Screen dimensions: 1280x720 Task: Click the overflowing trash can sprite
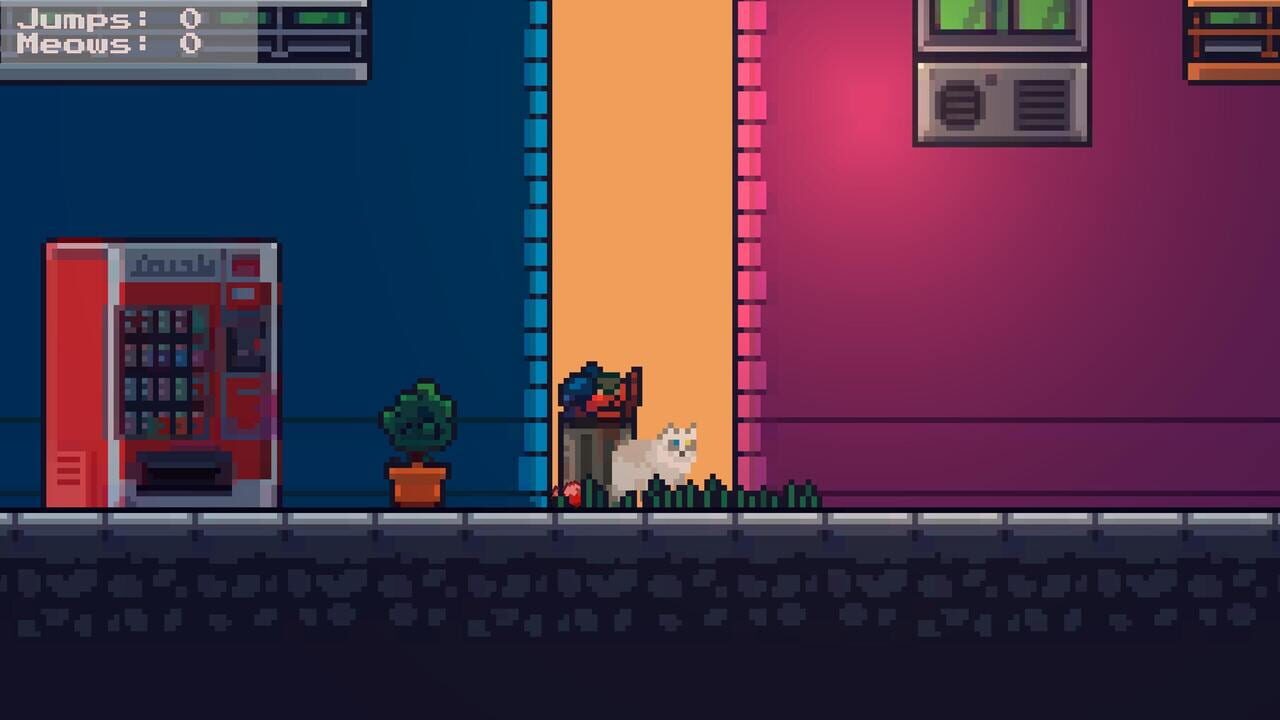click(x=595, y=440)
